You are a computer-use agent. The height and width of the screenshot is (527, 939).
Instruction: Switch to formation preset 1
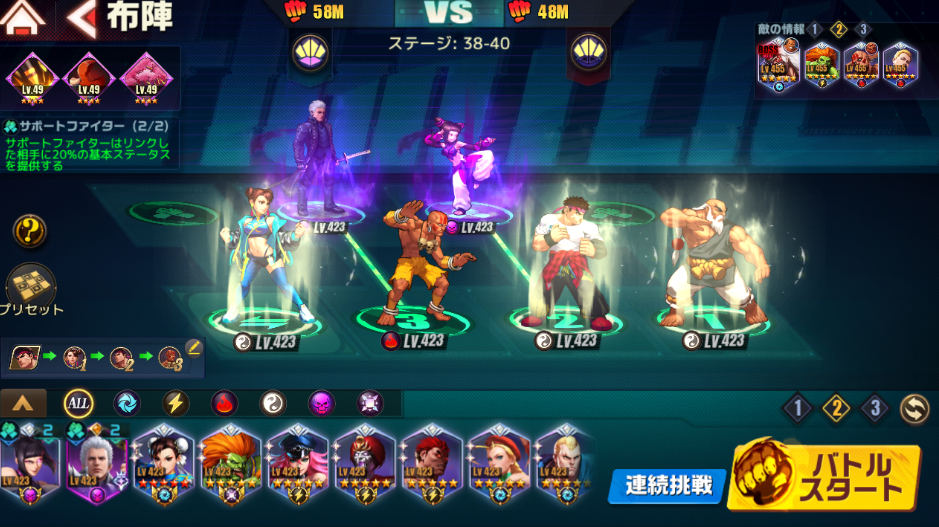(x=798, y=408)
